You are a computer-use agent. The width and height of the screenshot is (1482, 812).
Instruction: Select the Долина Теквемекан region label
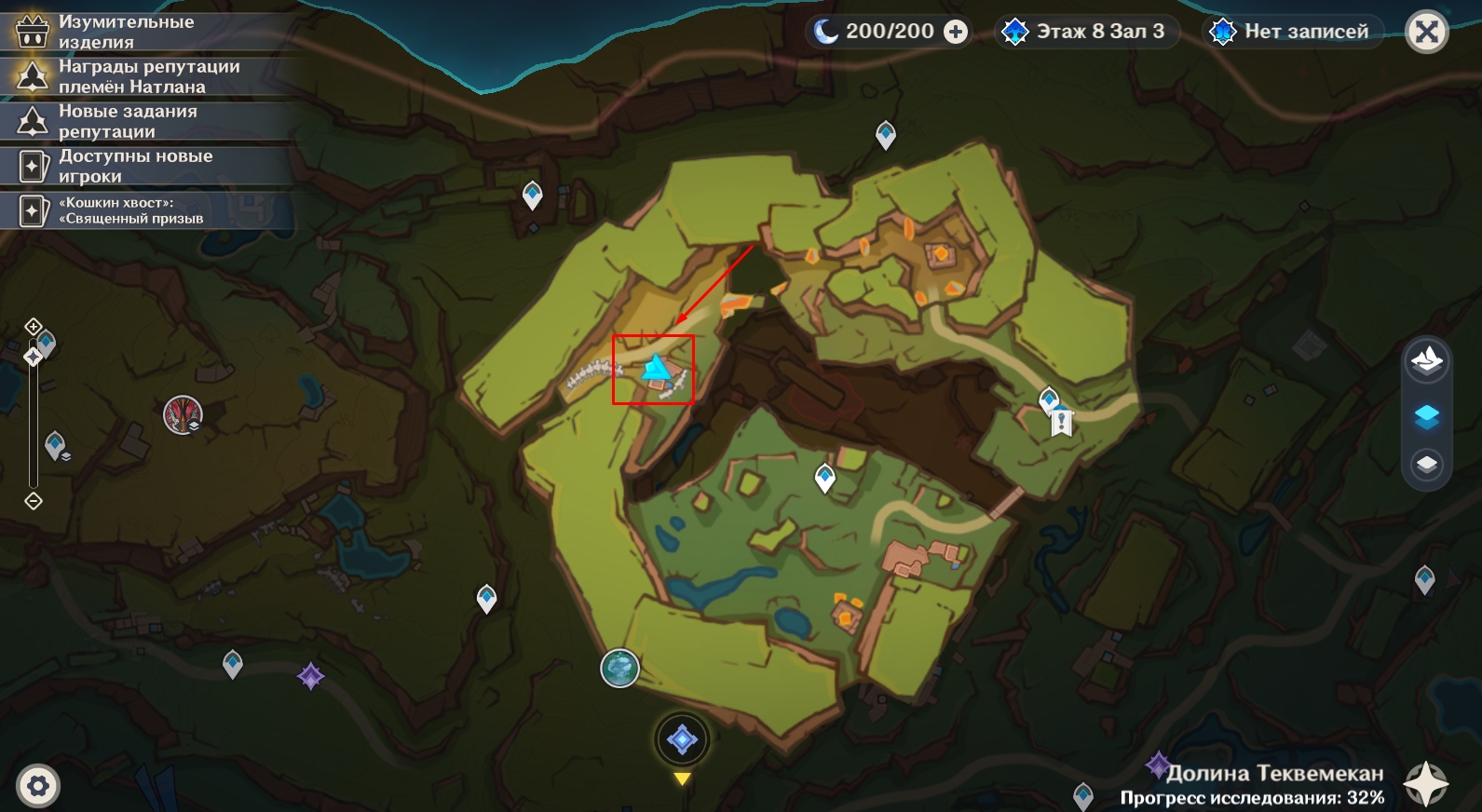[x=1273, y=773]
